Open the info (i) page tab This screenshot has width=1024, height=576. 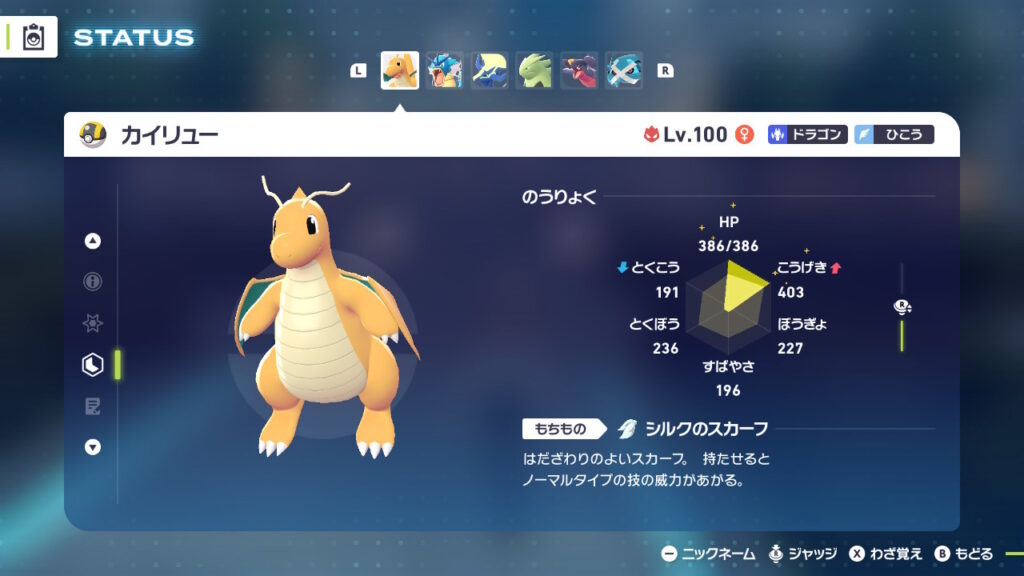coord(93,282)
